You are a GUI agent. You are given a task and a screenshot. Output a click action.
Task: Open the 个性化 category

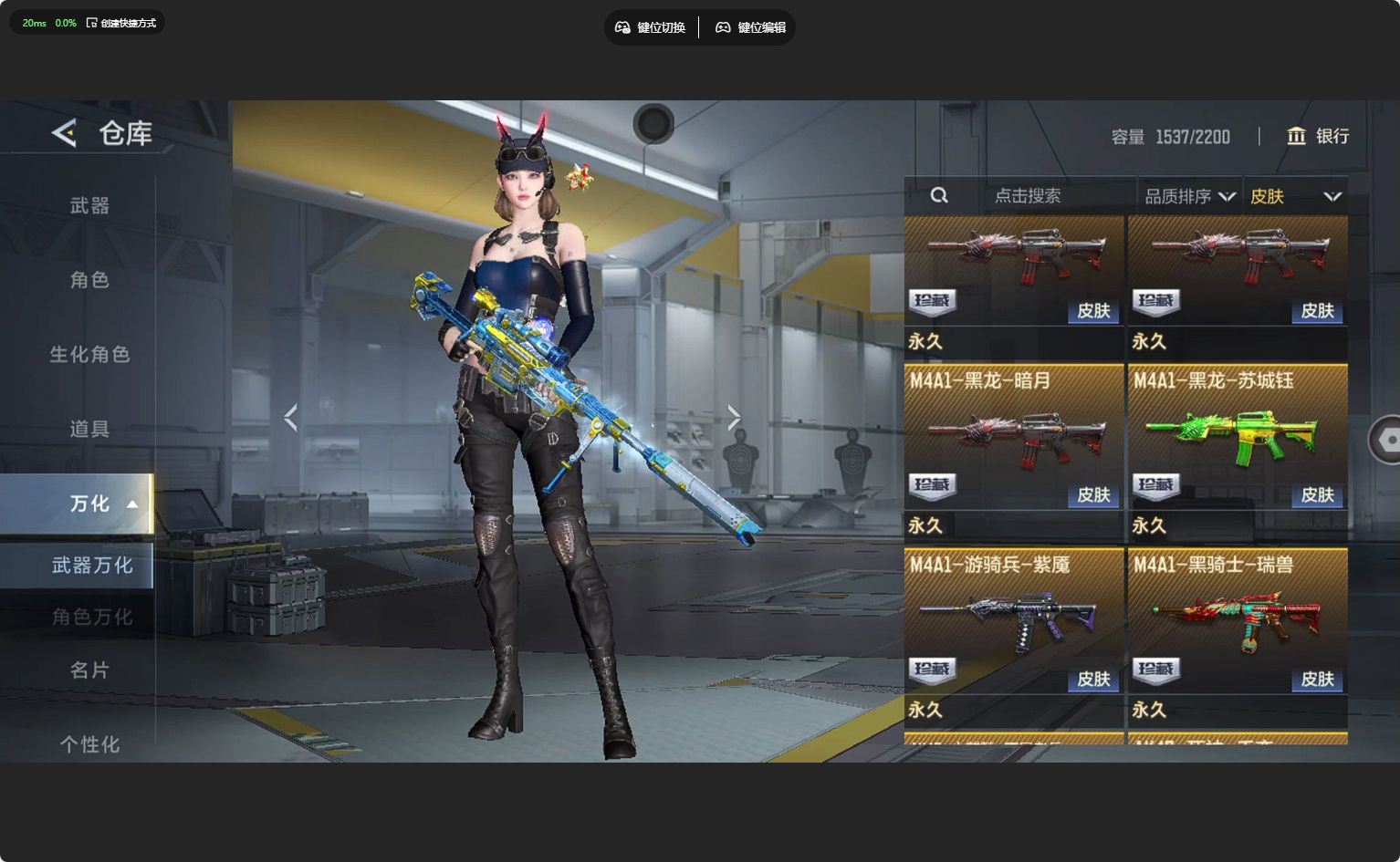click(89, 744)
